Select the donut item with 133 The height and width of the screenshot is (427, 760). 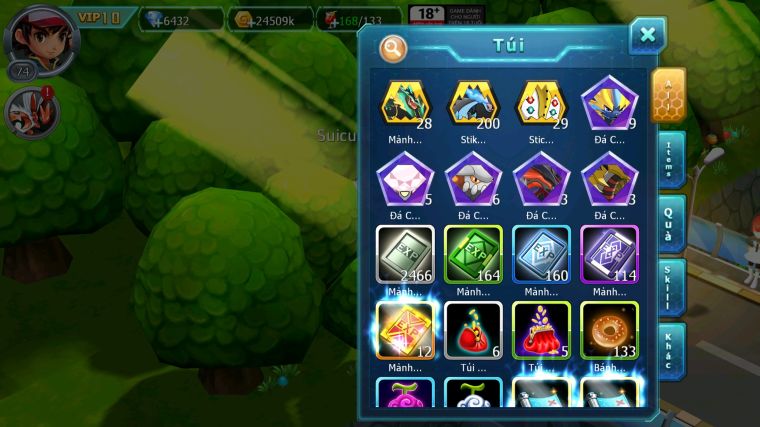(x=609, y=330)
